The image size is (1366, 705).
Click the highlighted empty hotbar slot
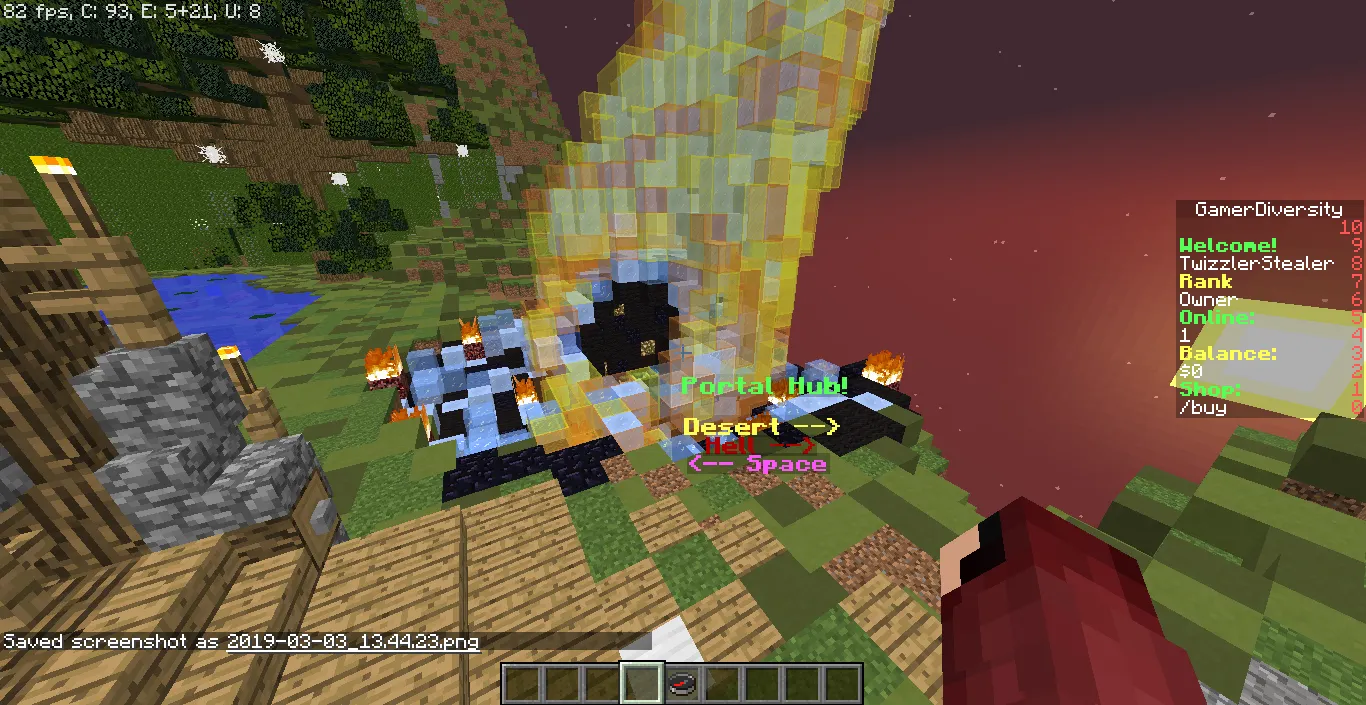pos(641,684)
